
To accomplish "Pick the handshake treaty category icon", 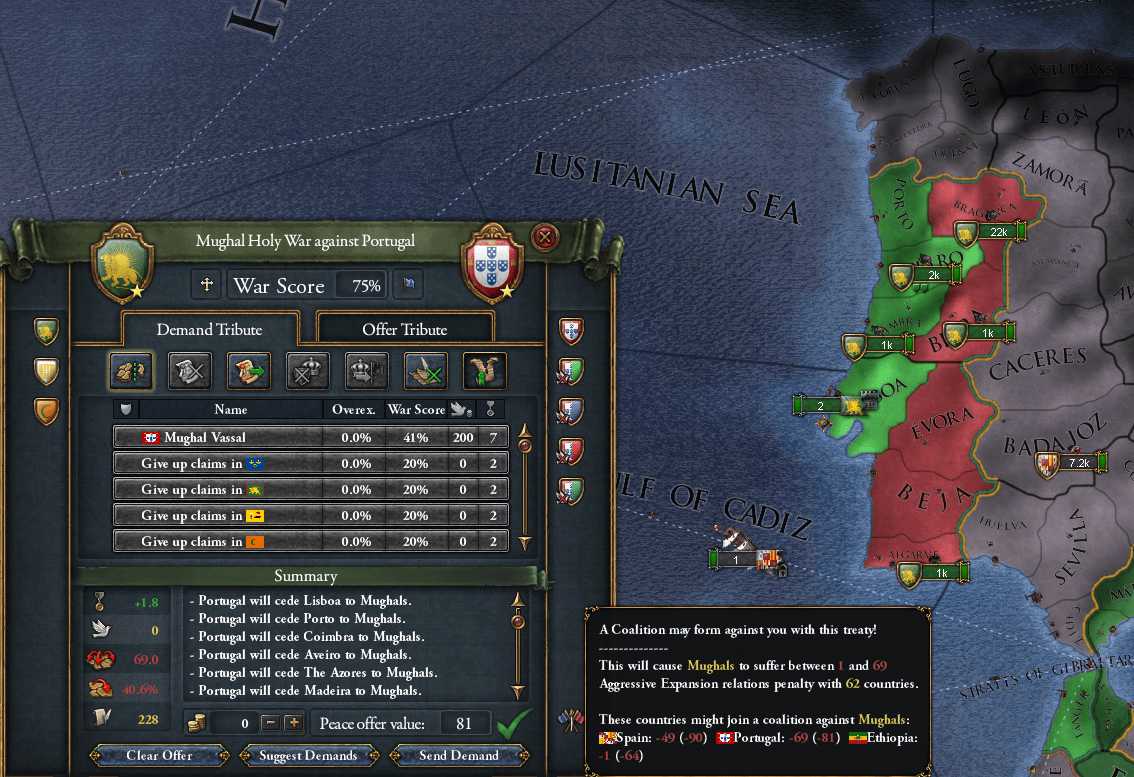I will tap(484, 371).
